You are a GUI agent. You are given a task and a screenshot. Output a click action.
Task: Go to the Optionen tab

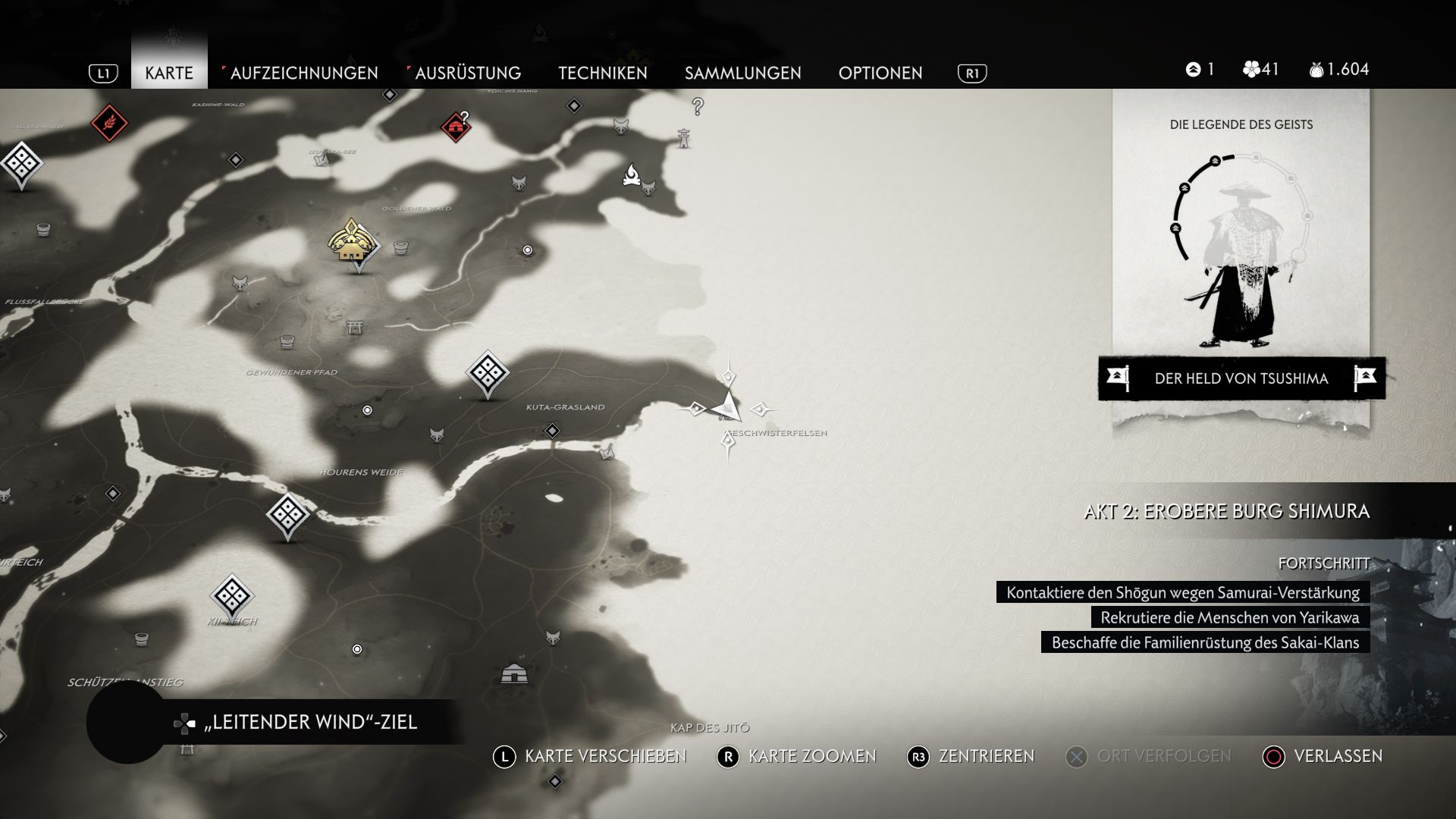[880, 73]
